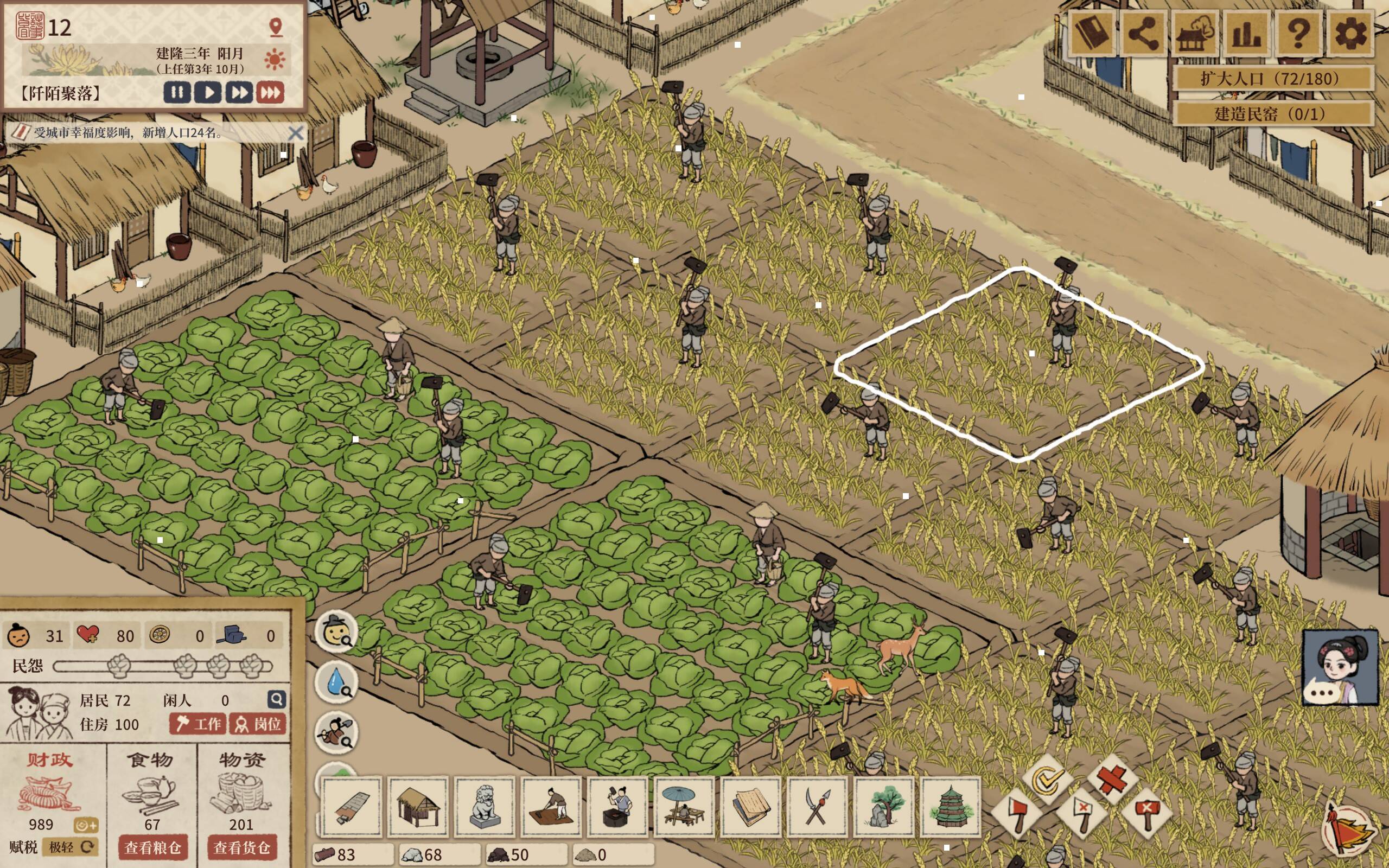Close the population increase notification
Screen dimensions: 1389x868
point(296,133)
